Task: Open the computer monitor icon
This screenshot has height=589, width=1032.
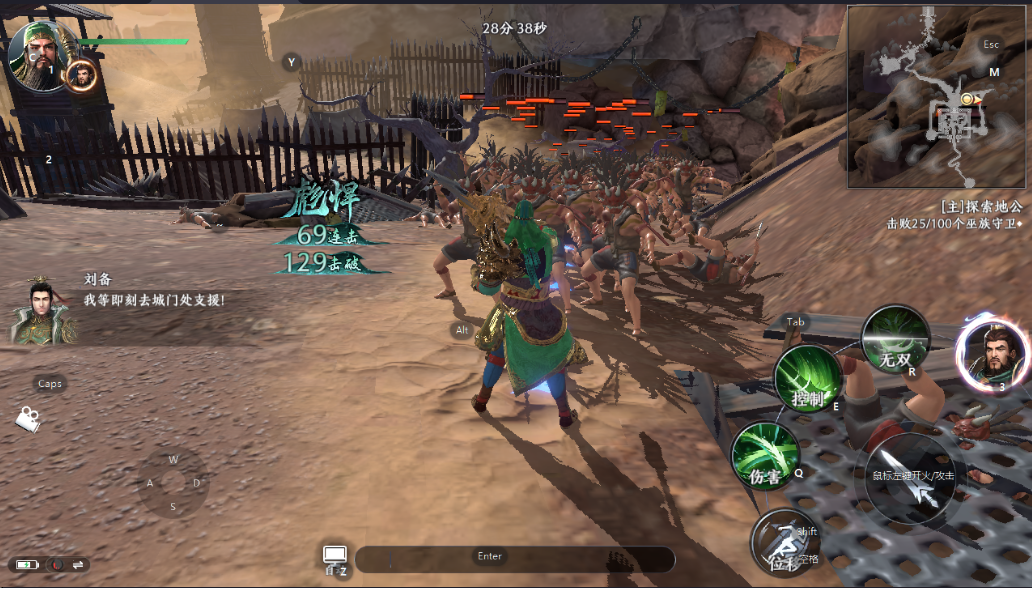Action: tap(334, 556)
